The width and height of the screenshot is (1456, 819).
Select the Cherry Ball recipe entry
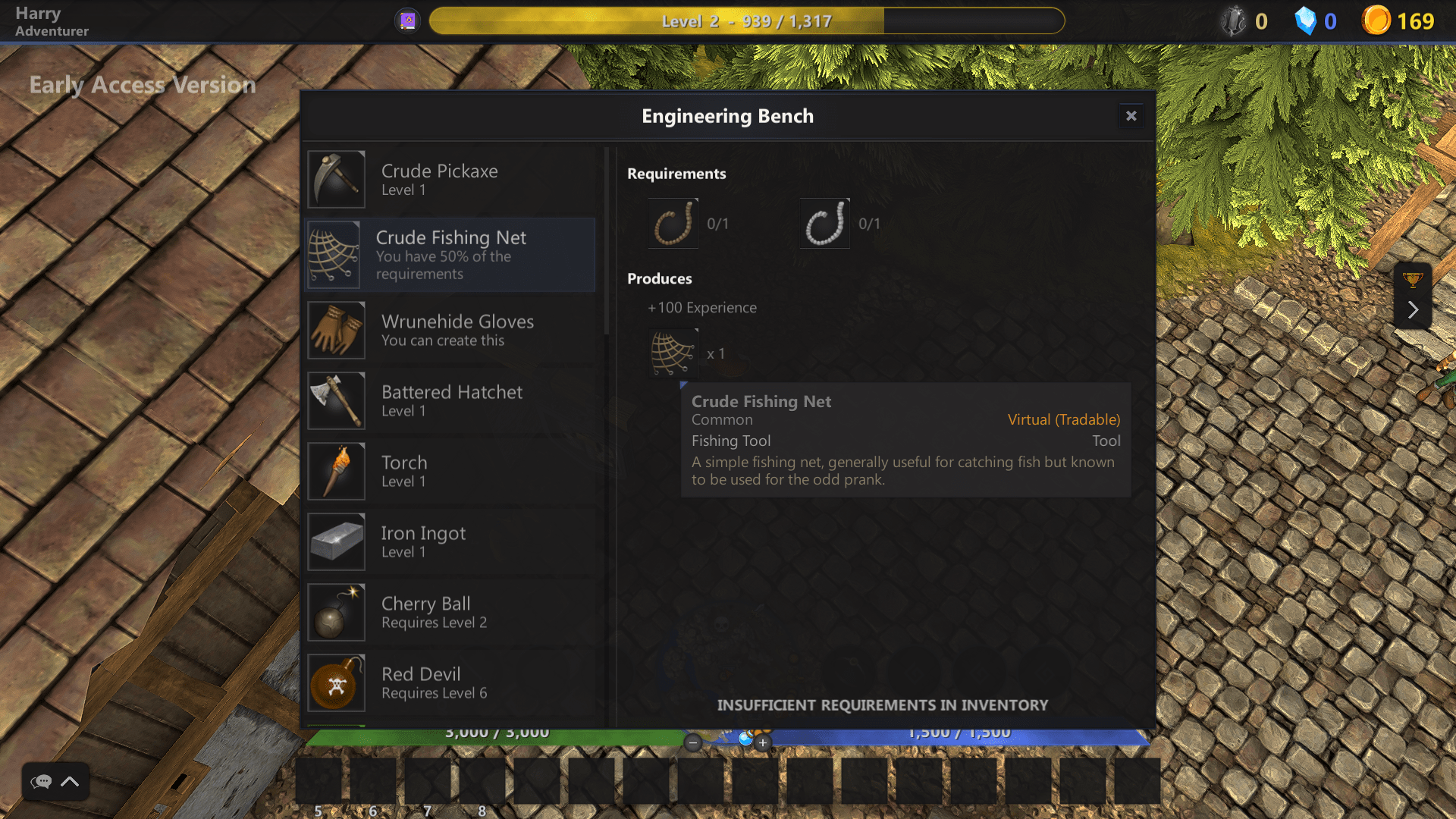point(450,612)
